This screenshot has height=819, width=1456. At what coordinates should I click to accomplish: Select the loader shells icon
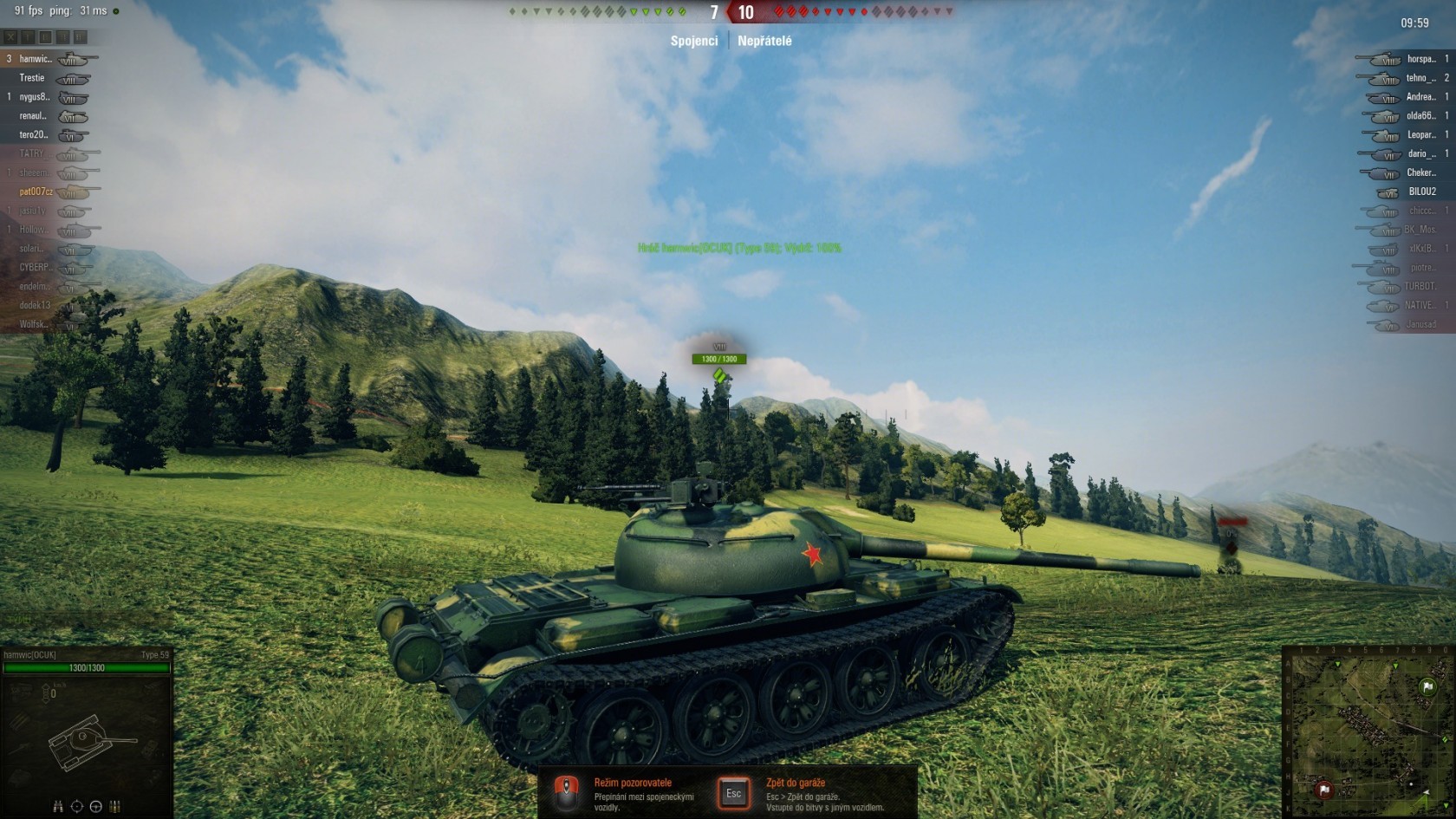(114, 807)
